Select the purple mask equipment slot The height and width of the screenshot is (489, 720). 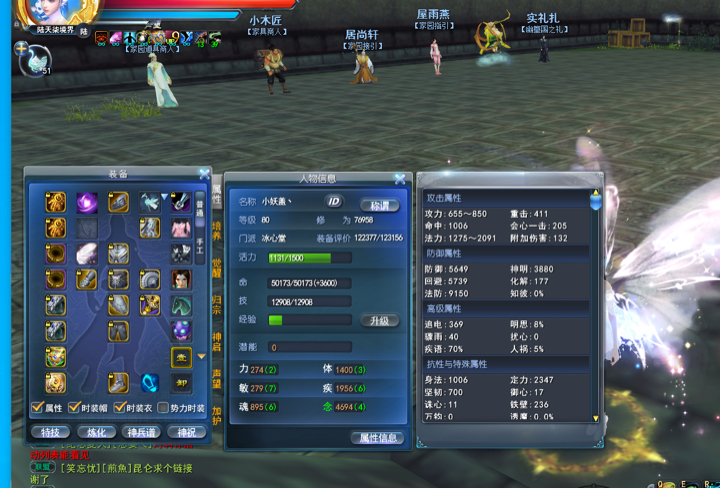pos(181,331)
